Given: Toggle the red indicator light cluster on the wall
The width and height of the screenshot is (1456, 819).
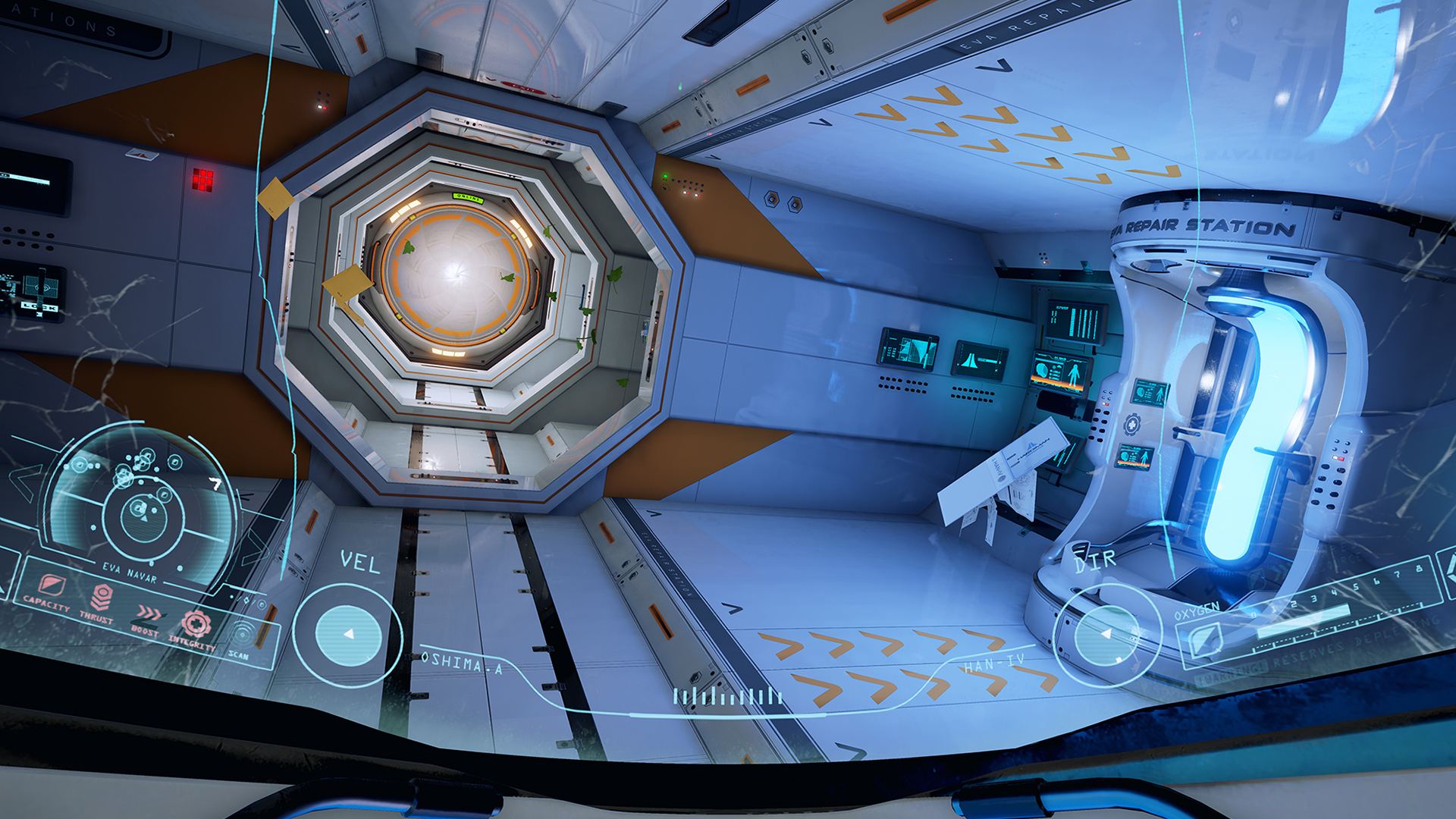Looking at the screenshot, I should [x=202, y=180].
